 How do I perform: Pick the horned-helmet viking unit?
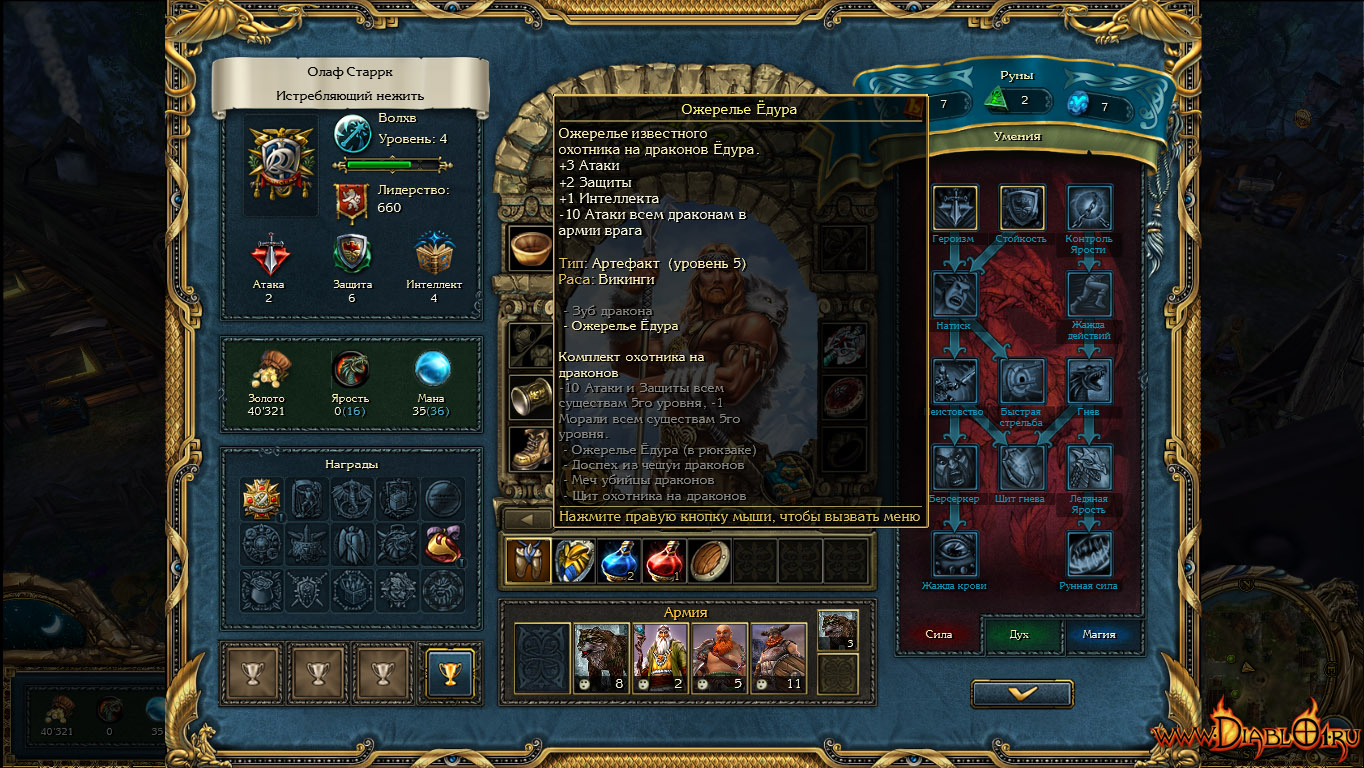(778, 658)
